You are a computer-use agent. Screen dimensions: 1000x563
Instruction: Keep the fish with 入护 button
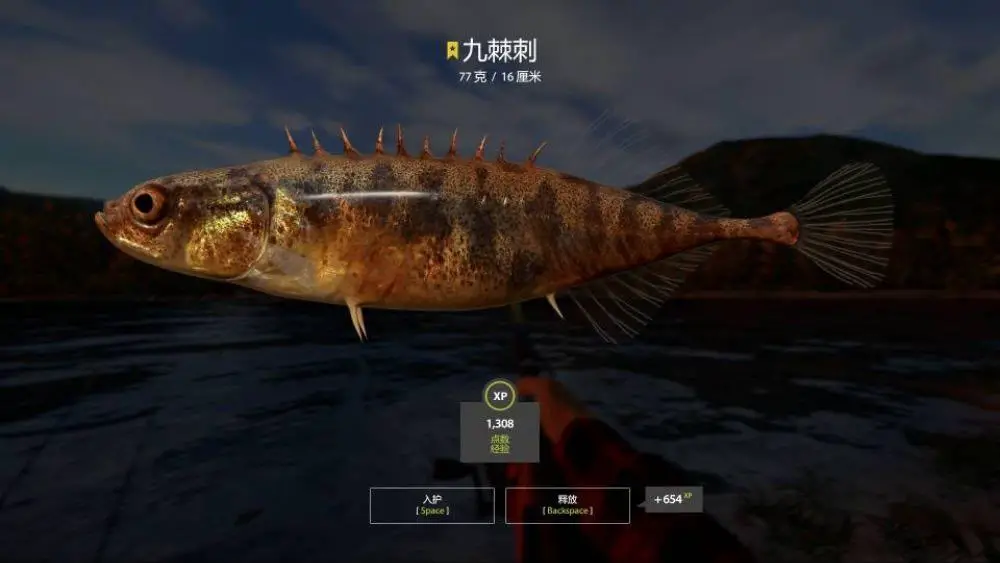tap(432, 505)
